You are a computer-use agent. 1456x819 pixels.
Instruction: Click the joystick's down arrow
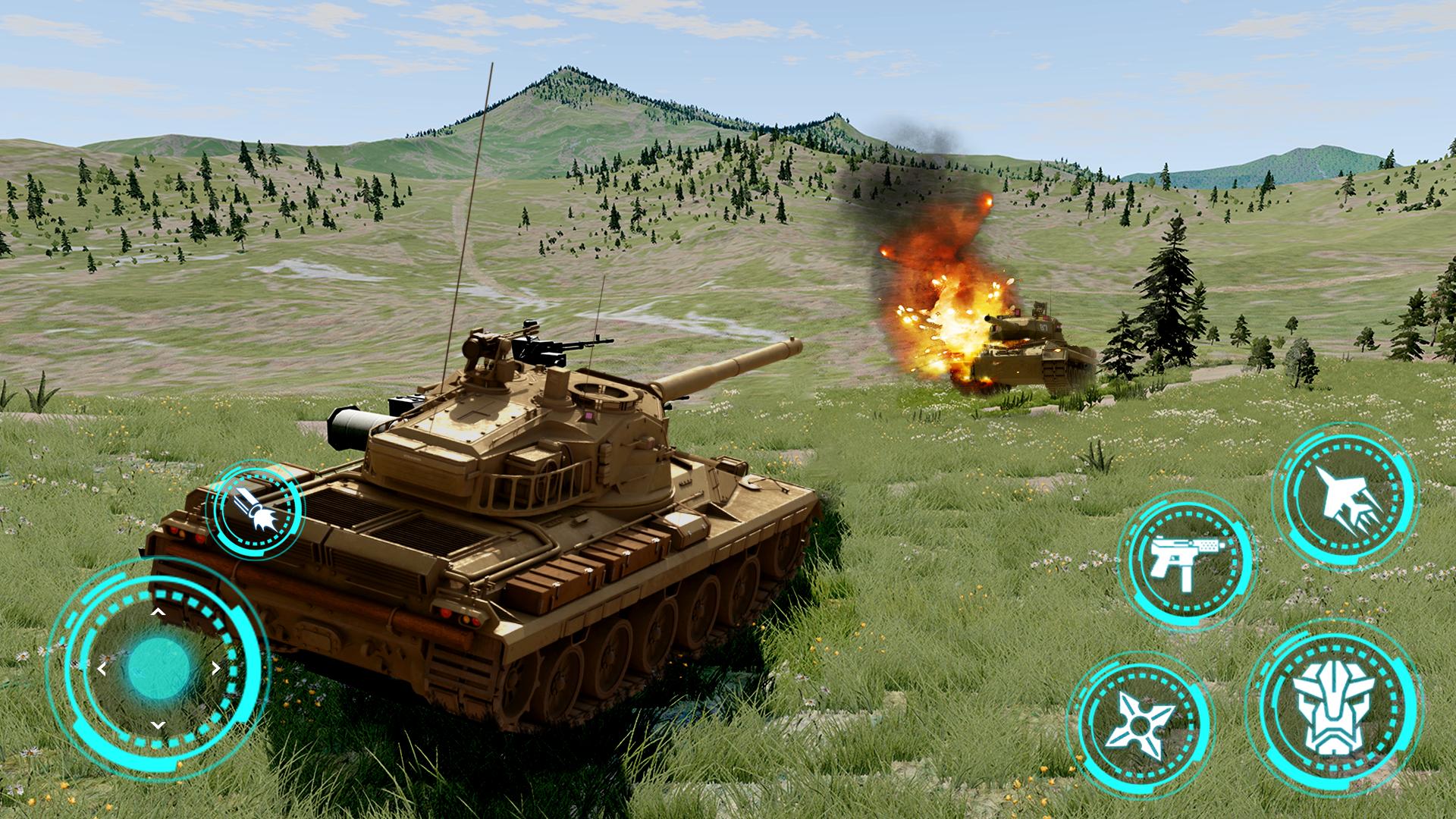pyautogui.click(x=158, y=725)
